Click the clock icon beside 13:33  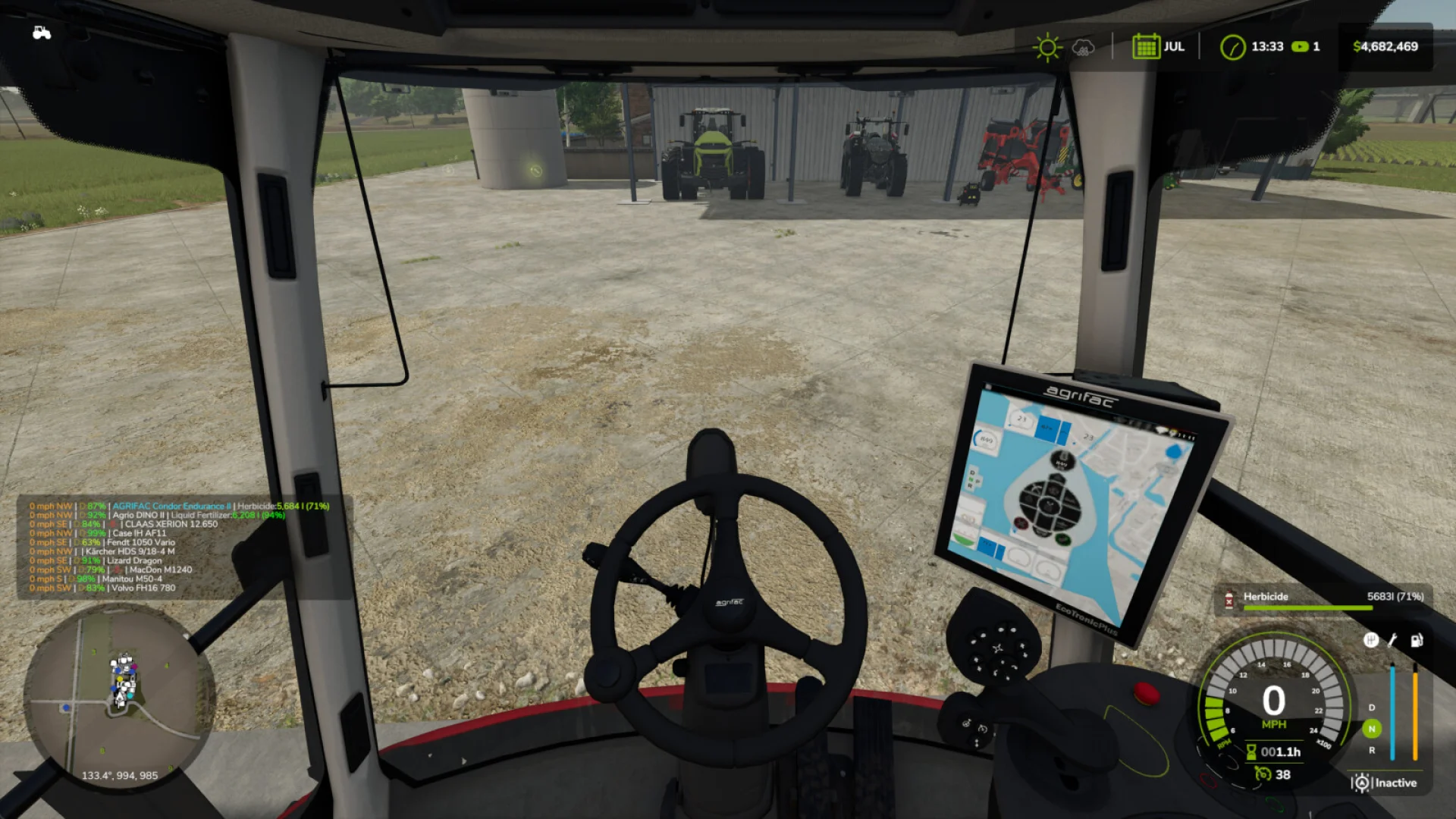(x=1232, y=46)
